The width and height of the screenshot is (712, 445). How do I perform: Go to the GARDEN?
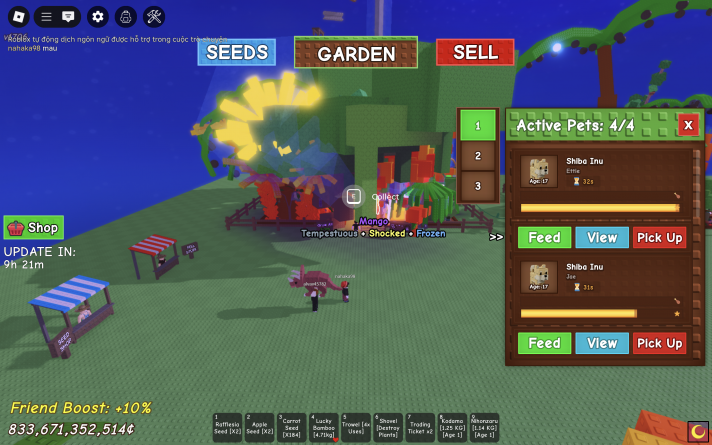coord(356,53)
